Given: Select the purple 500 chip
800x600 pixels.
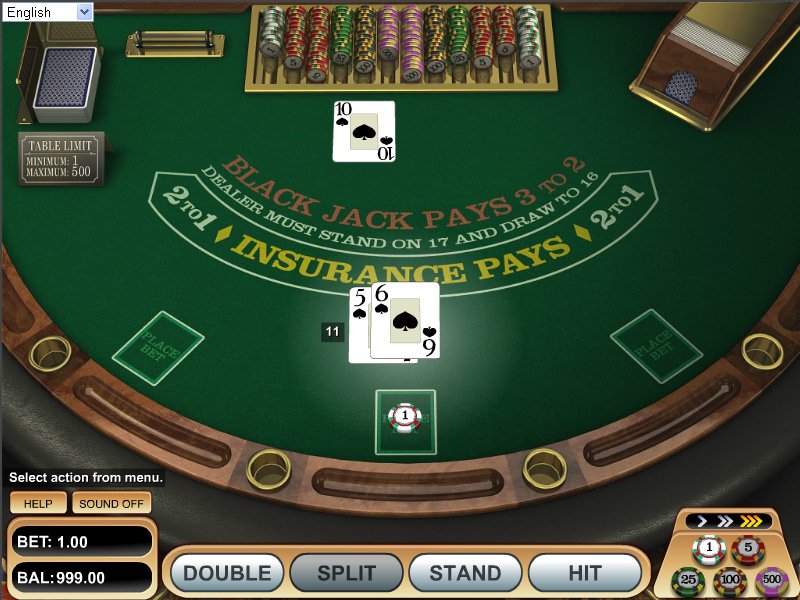Looking at the screenshot, I should click(x=770, y=579).
